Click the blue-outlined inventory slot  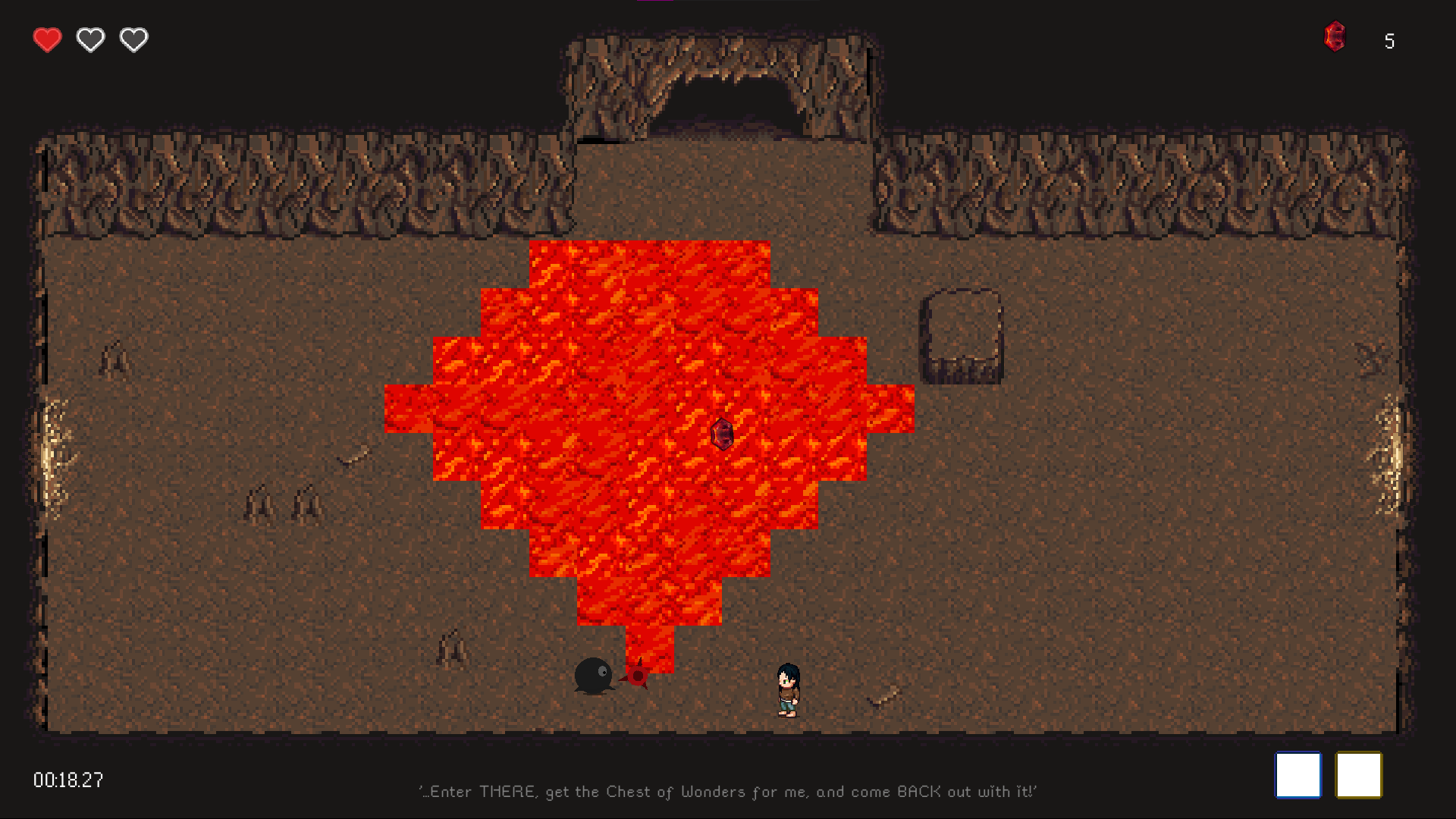[1298, 775]
